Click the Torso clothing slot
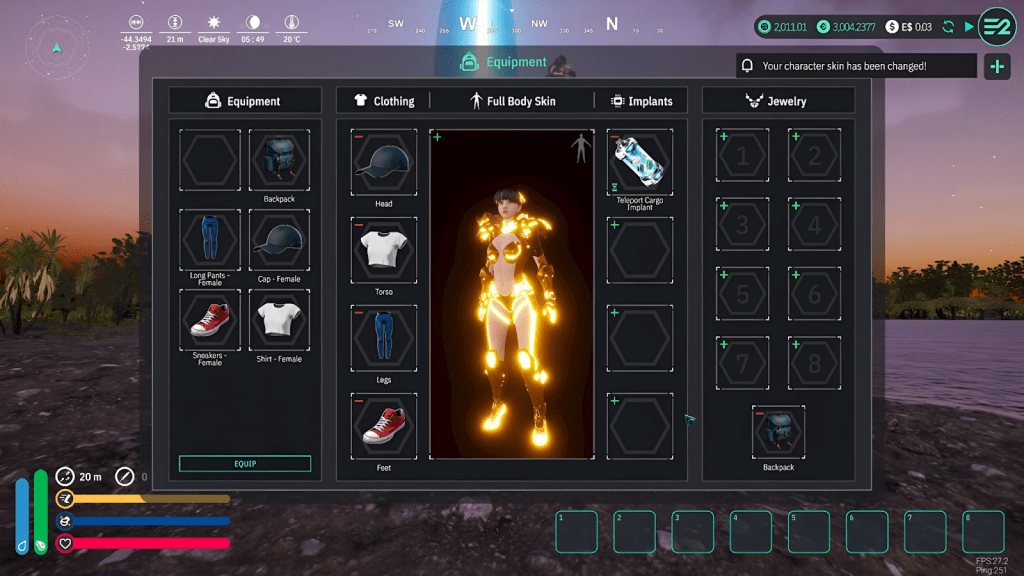1024x576 pixels. point(384,250)
